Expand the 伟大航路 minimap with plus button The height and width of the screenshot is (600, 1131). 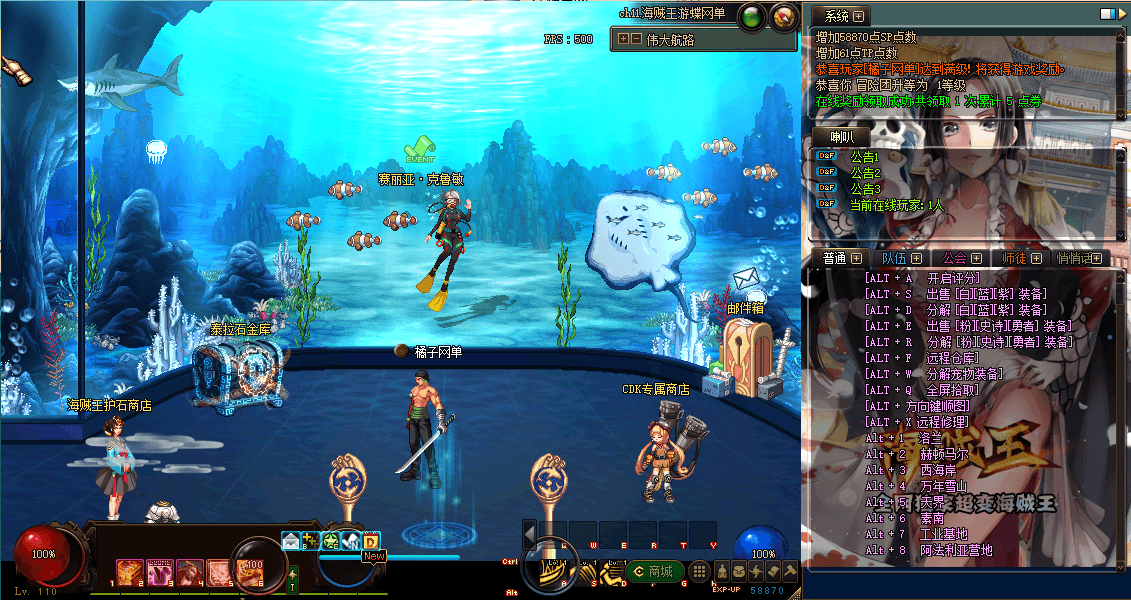[623, 39]
